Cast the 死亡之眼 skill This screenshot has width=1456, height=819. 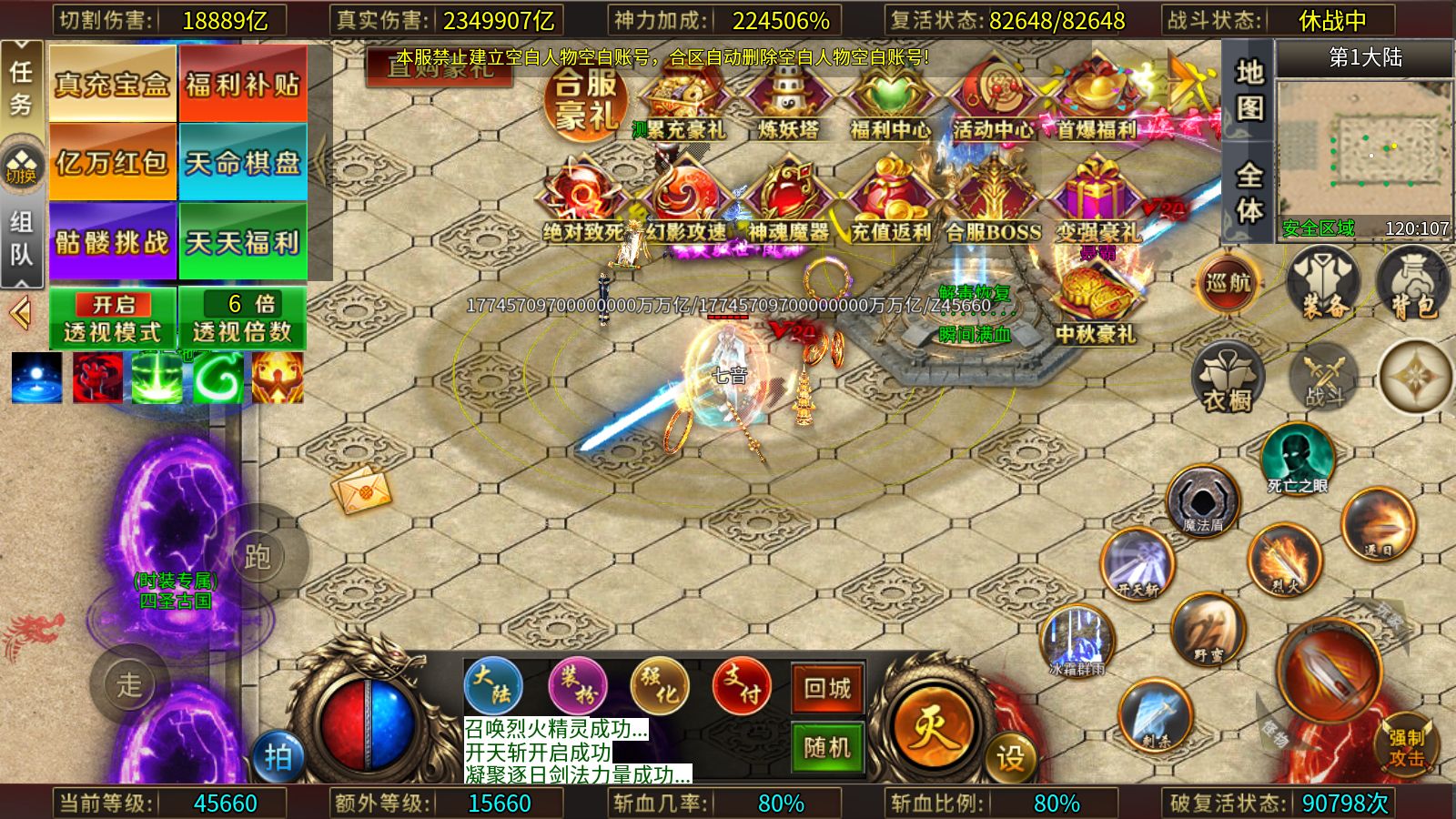coord(1298,458)
